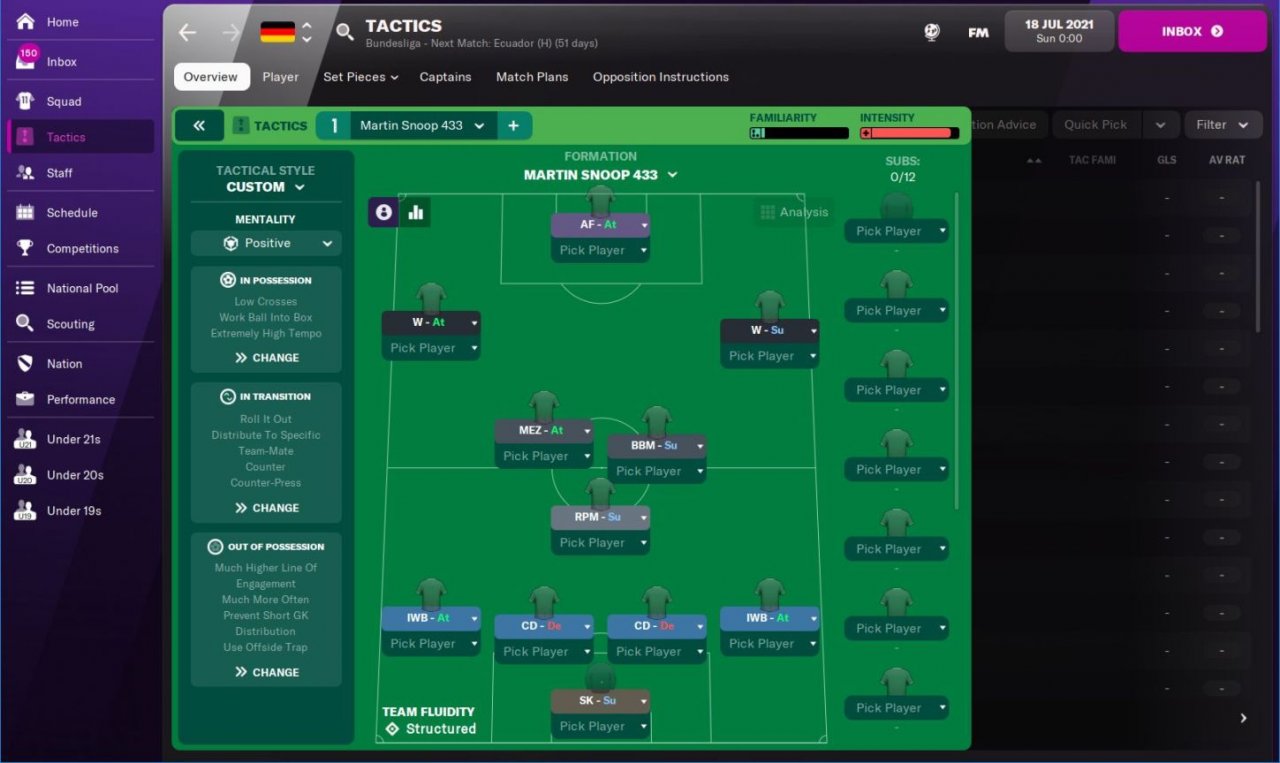Screen dimensions: 1280x763
Task: Go to the Squad screen
Action: 63,101
